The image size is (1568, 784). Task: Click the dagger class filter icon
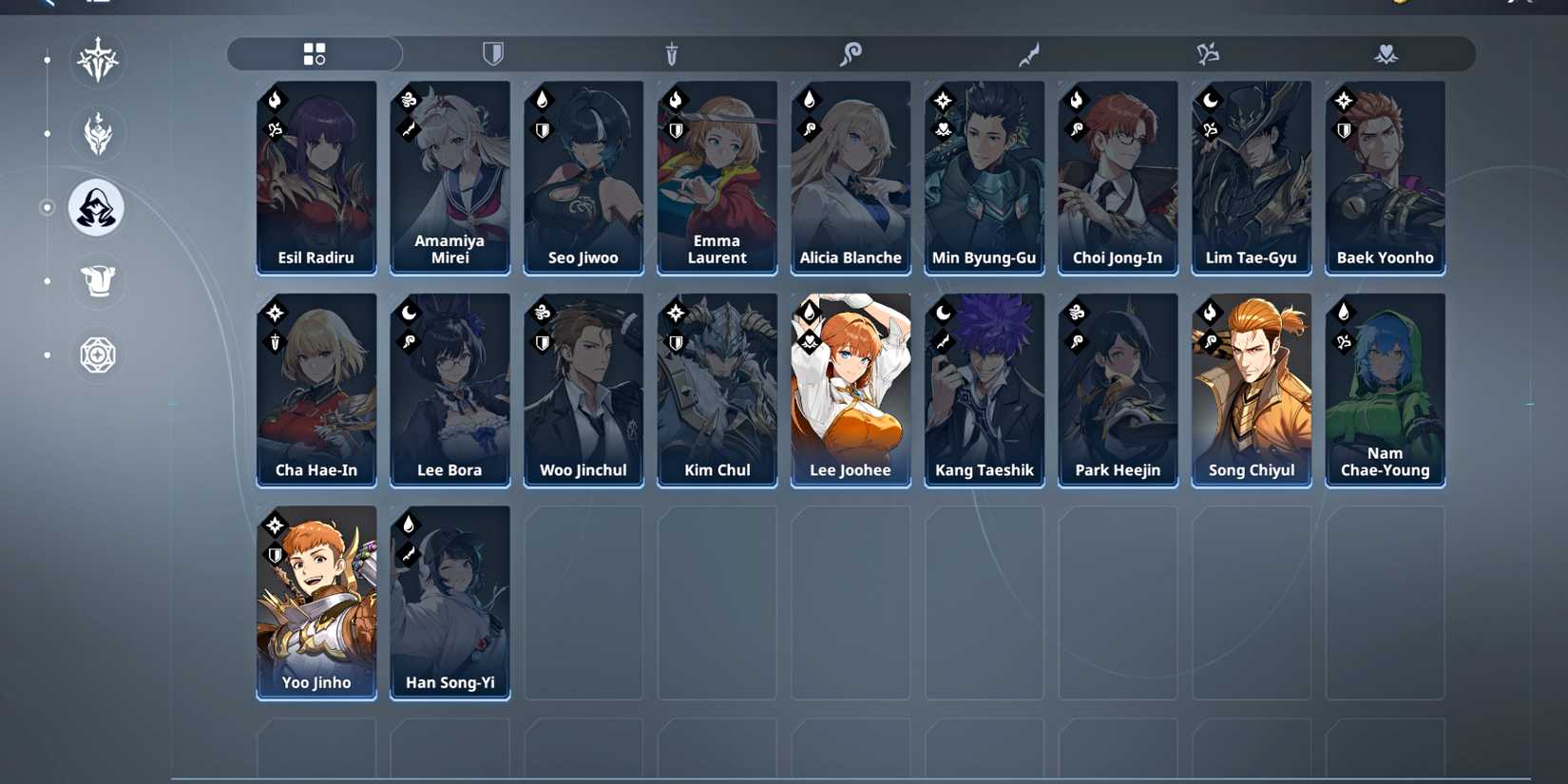tap(674, 54)
